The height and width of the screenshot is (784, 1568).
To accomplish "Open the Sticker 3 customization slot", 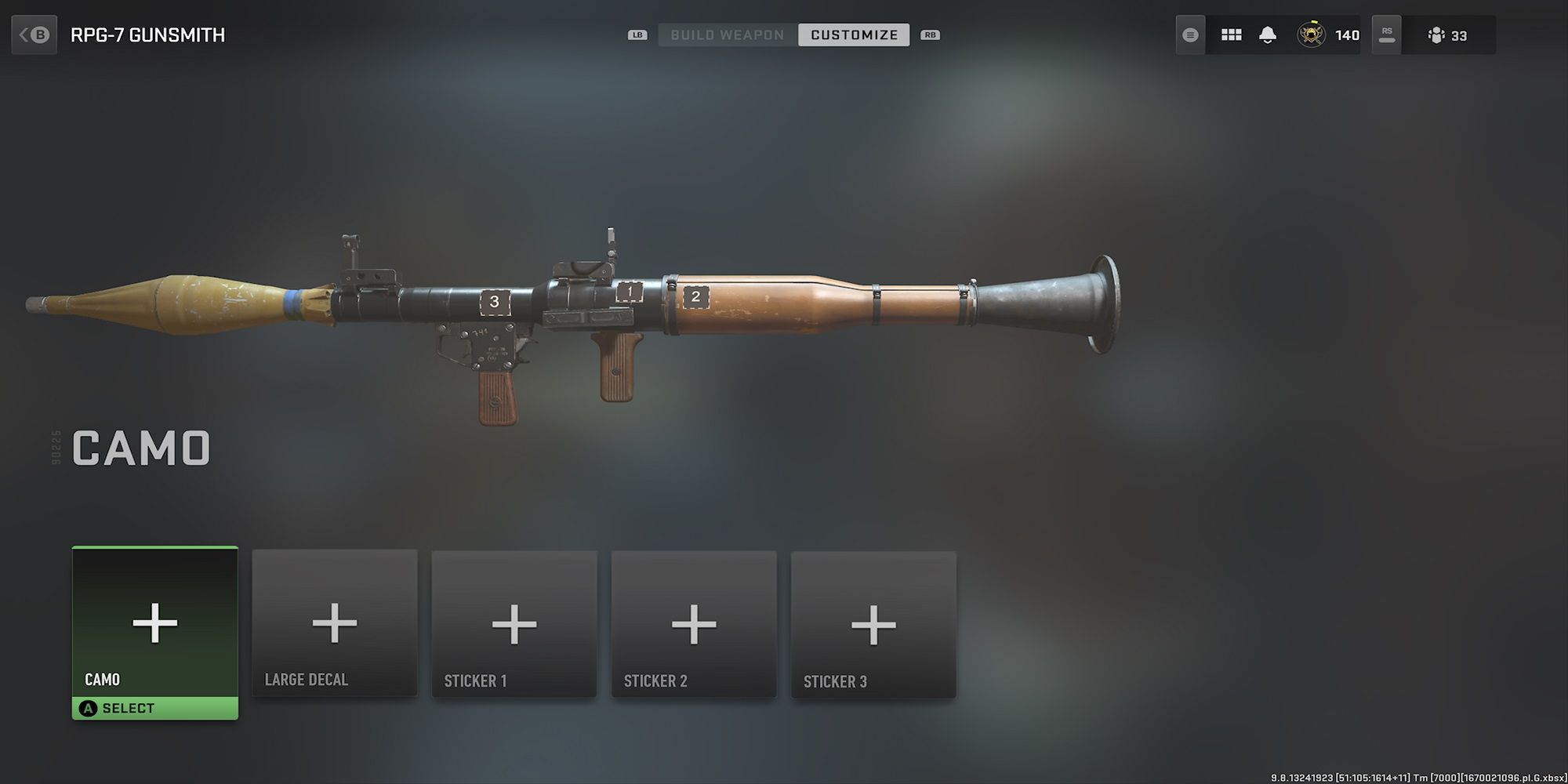I will coord(873,623).
